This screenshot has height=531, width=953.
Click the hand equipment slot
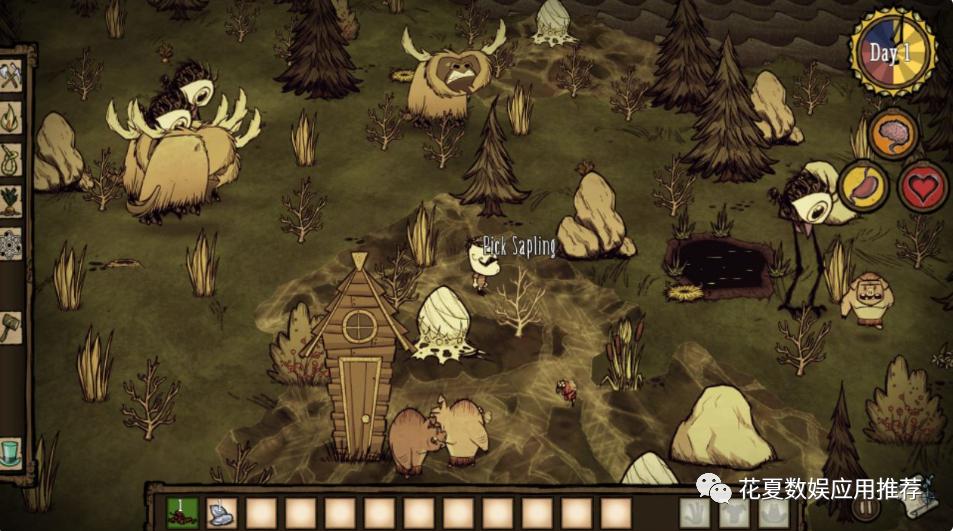point(694,512)
